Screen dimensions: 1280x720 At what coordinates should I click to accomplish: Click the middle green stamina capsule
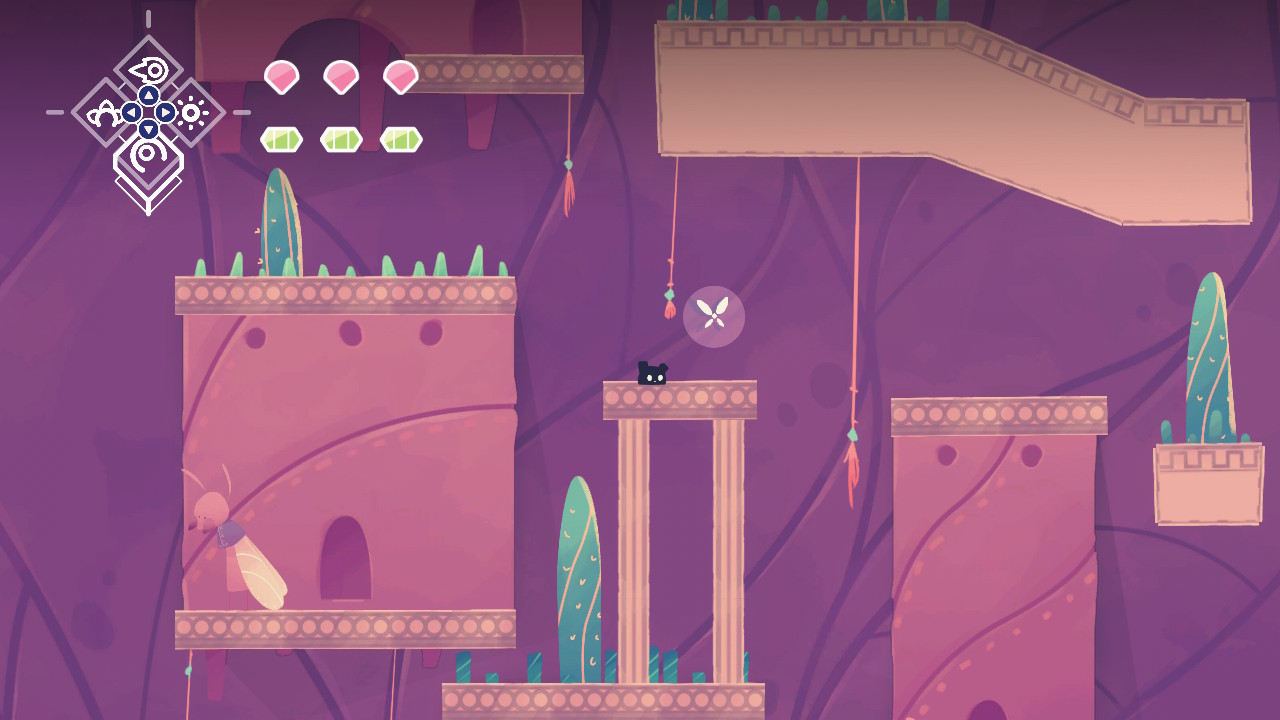coord(342,139)
